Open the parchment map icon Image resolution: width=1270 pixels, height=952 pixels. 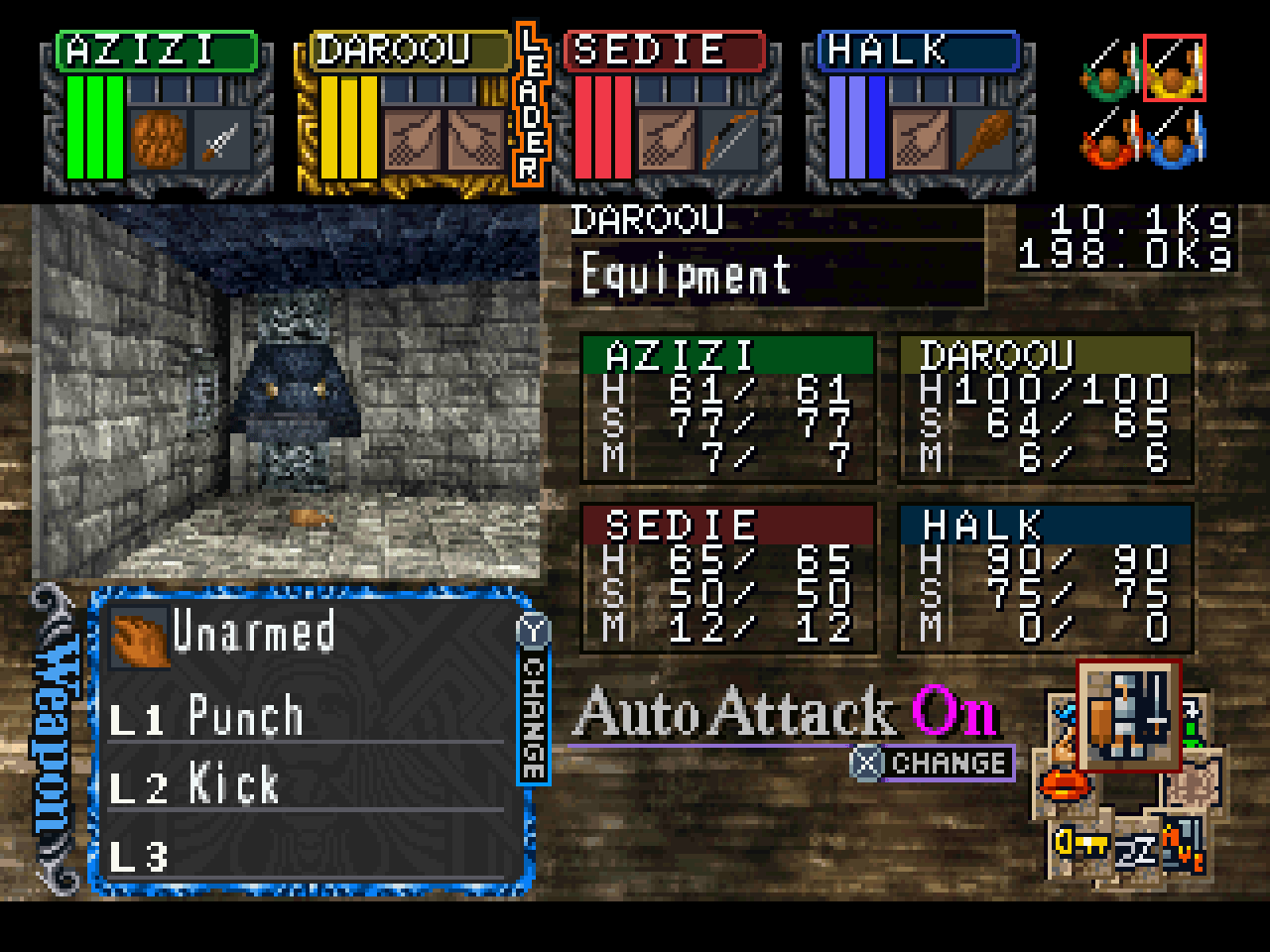pos(1194,783)
